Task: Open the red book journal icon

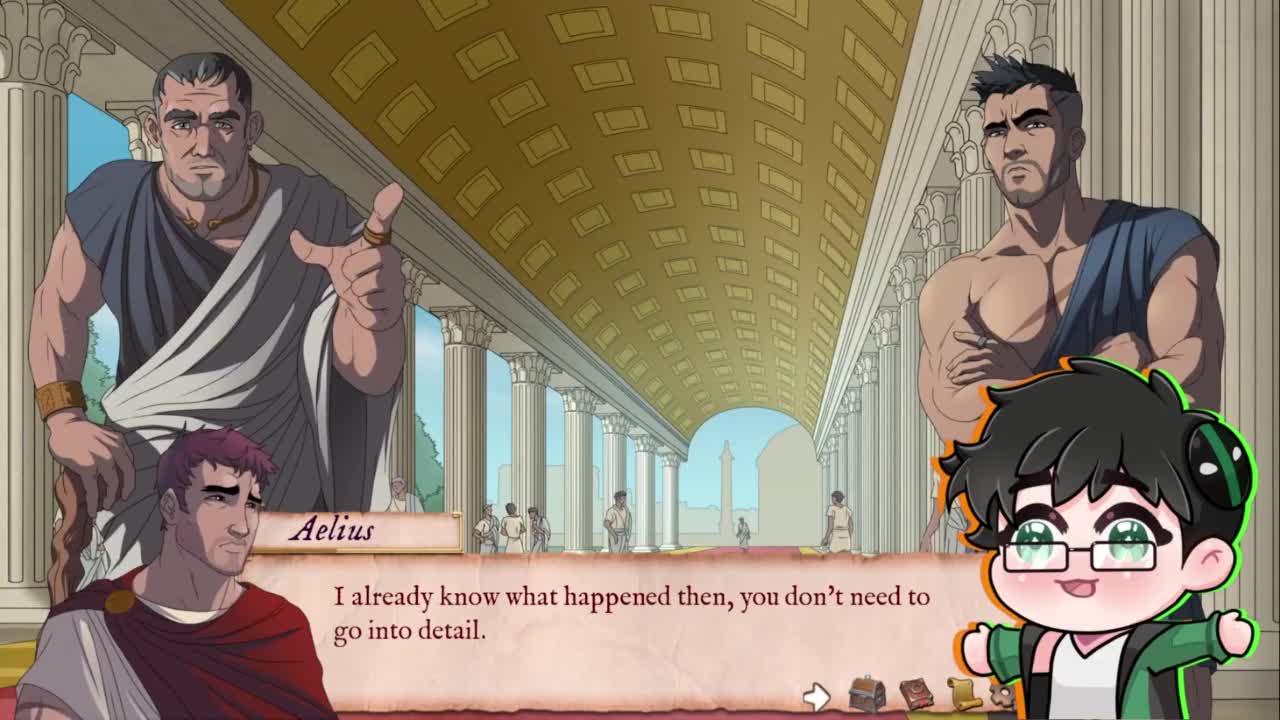Action: click(x=915, y=694)
